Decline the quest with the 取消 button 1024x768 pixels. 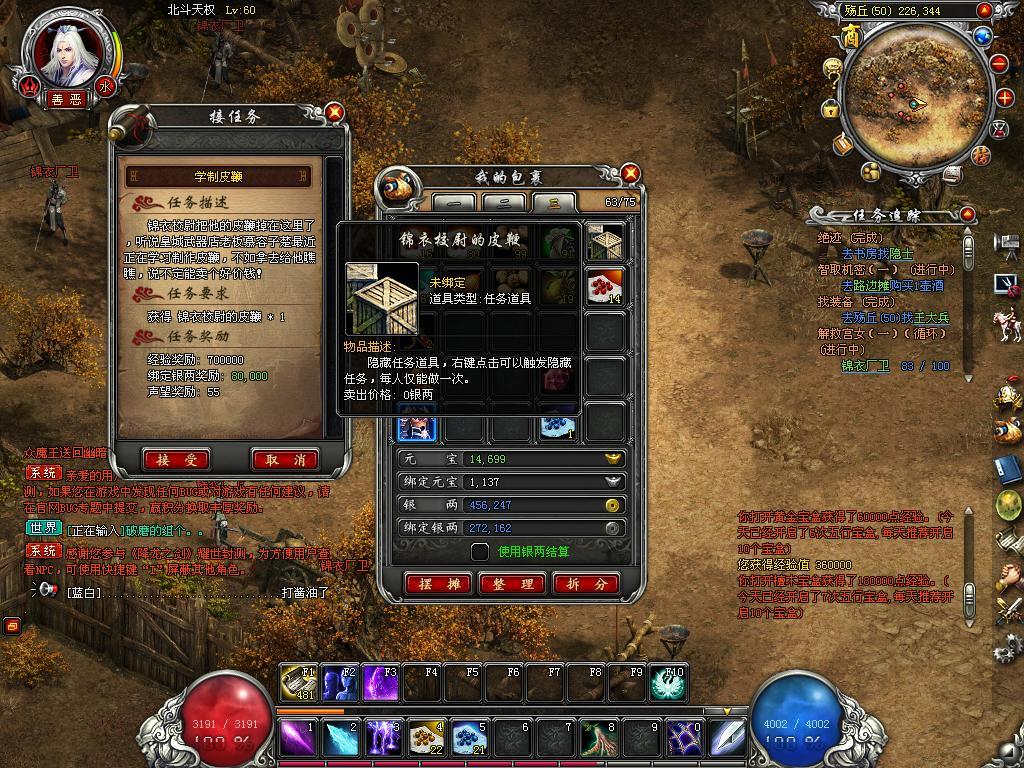pos(285,460)
